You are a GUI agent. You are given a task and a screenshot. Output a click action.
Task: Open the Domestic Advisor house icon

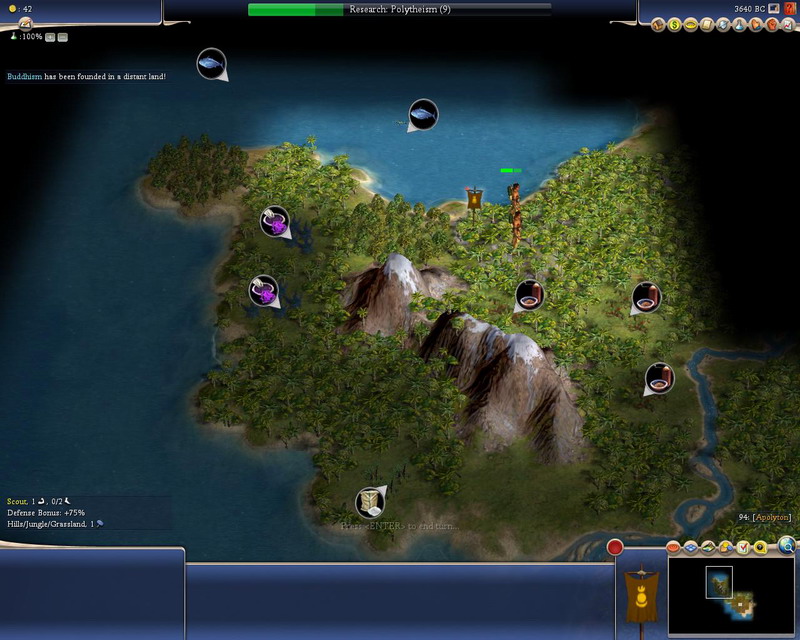(659, 24)
